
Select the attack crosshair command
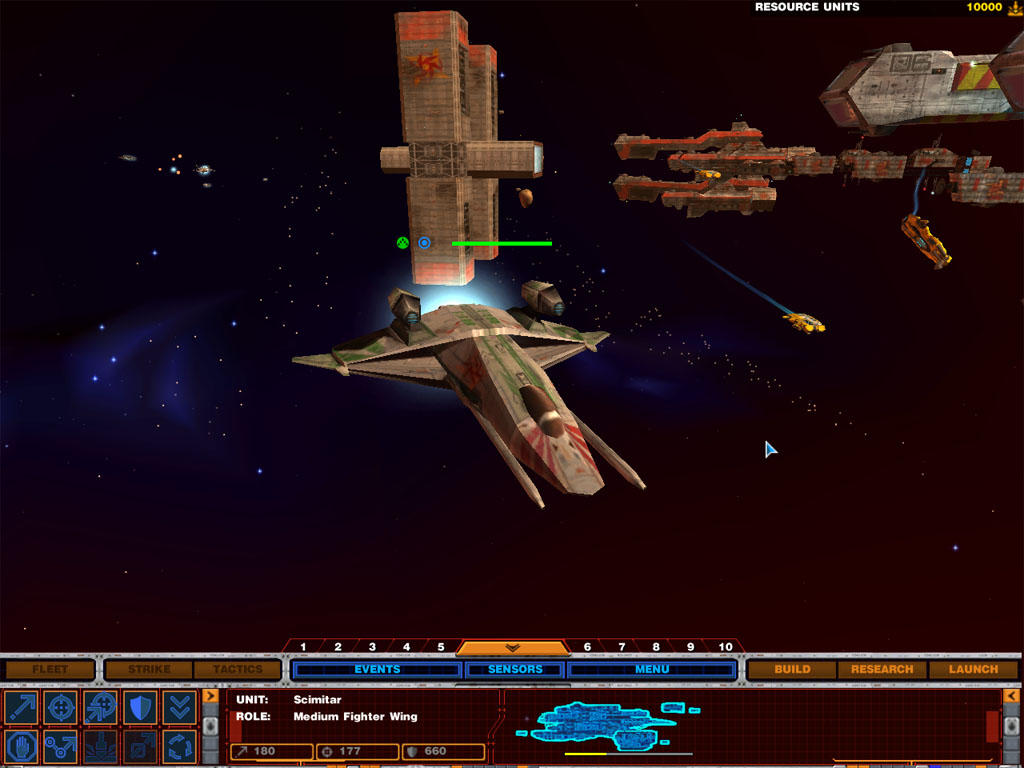click(60, 707)
